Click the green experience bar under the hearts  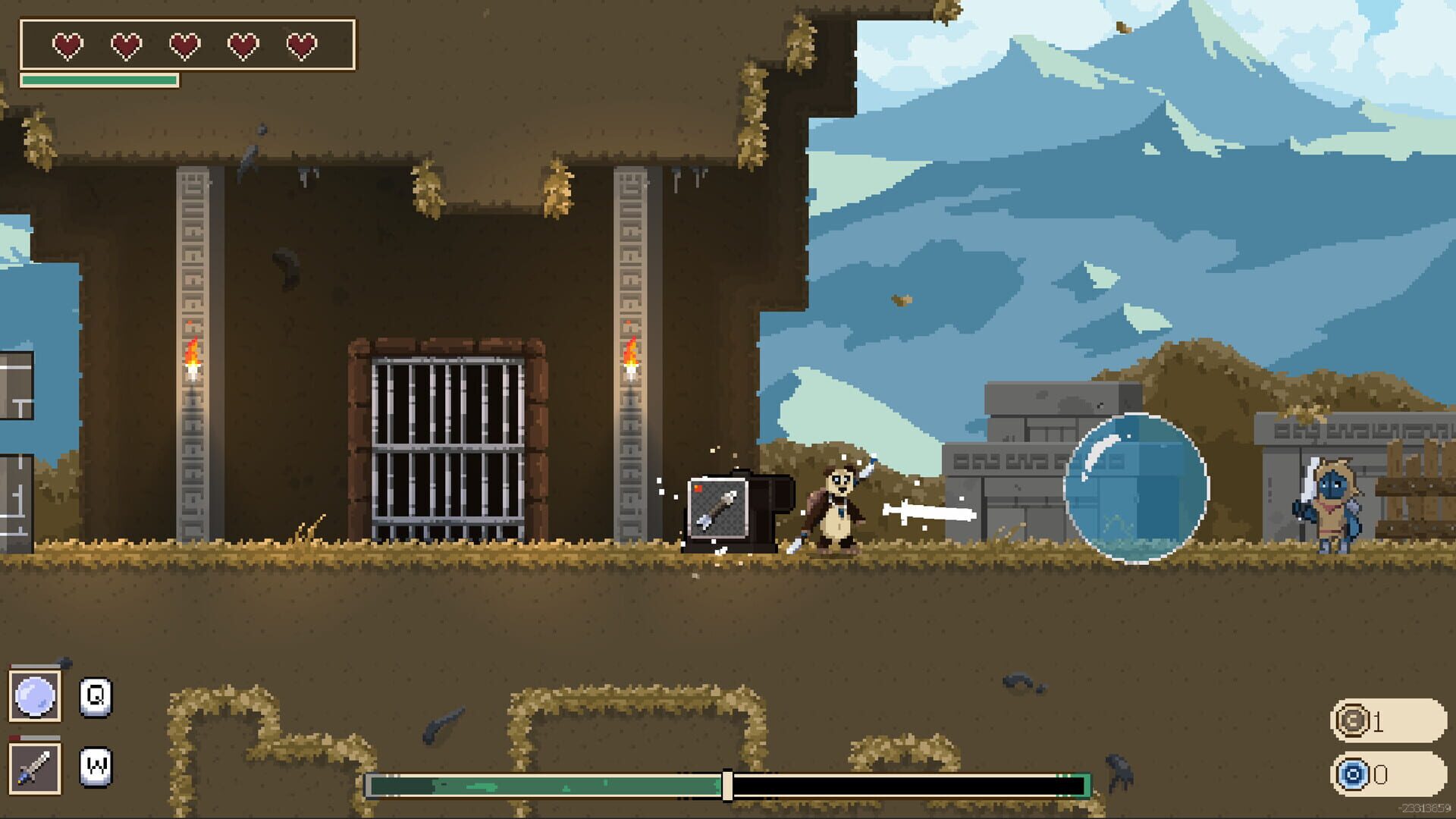[99, 80]
